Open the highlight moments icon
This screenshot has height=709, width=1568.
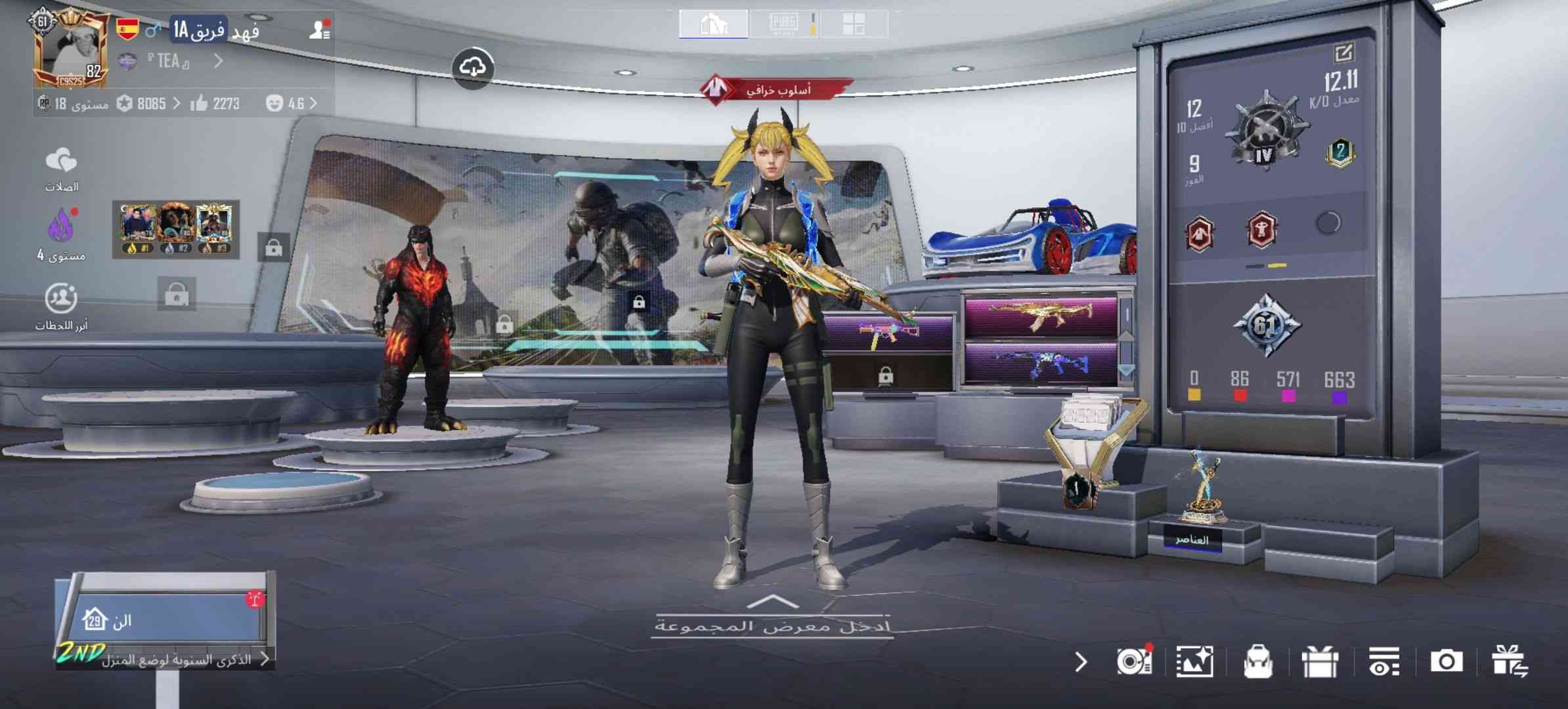61,306
